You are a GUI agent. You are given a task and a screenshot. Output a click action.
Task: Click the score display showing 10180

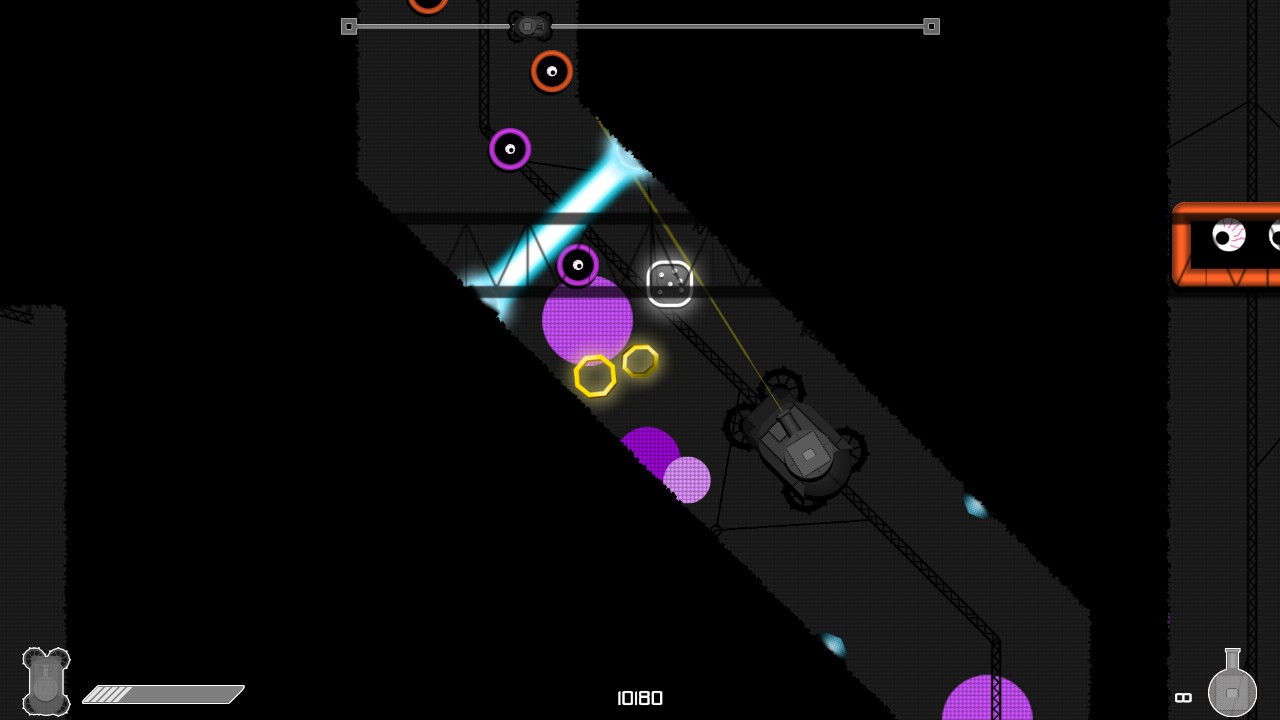pos(640,698)
